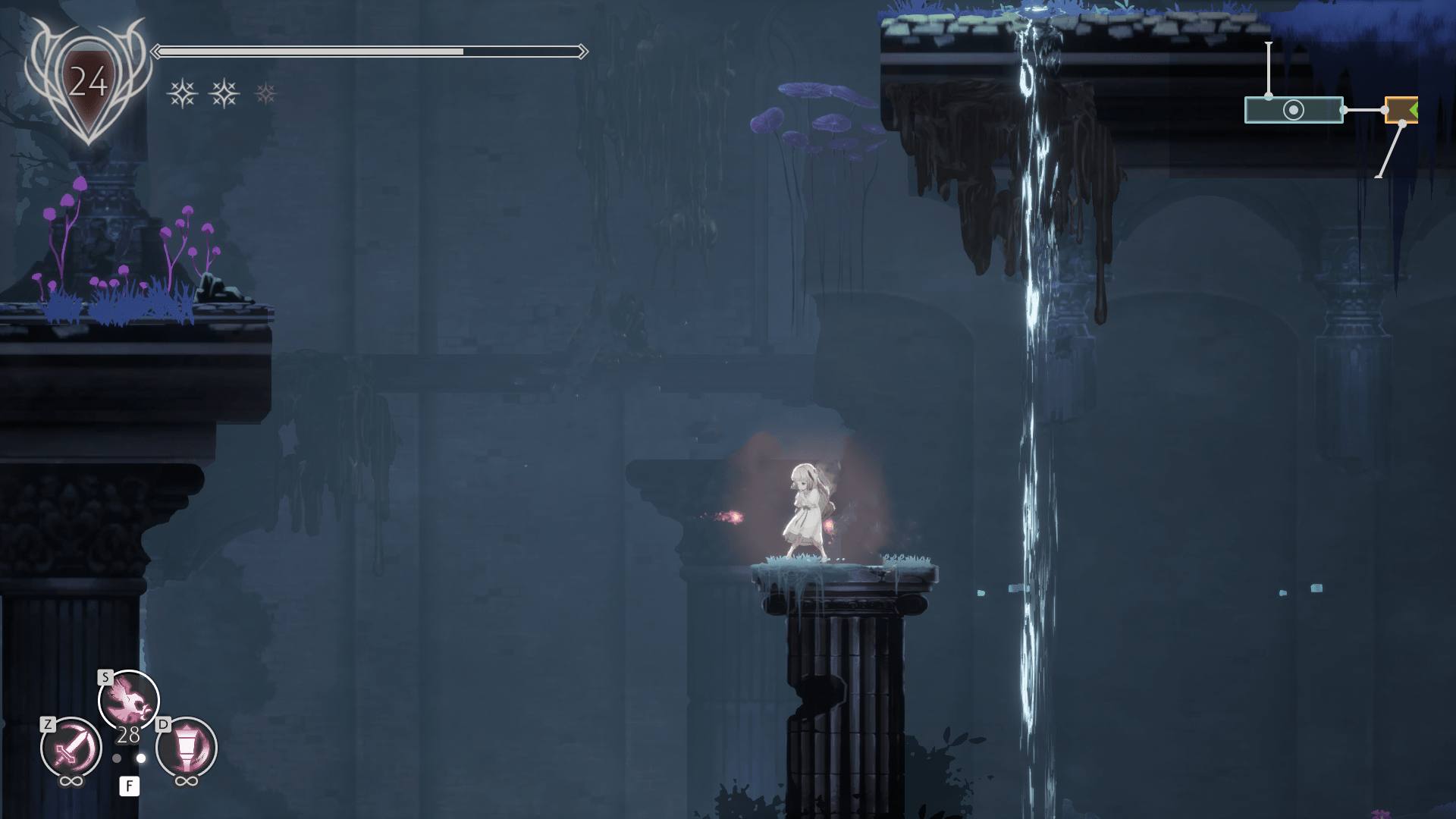Click the orange room on the minimap
Image resolution: width=1456 pixels, height=819 pixels.
[1401, 110]
